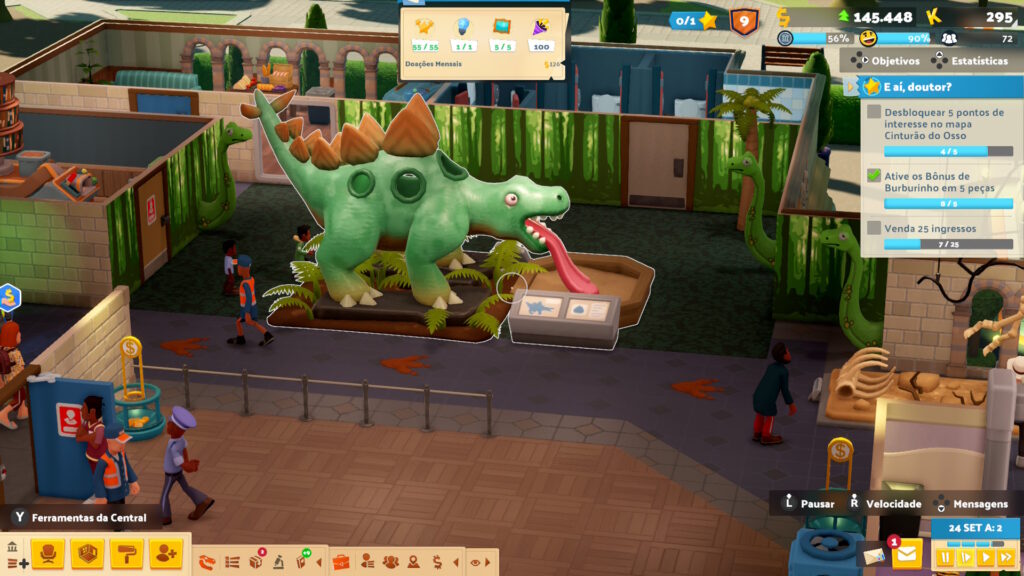Open the dollar sign finances icon
This screenshot has height=576, width=1024.
tap(437, 562)
